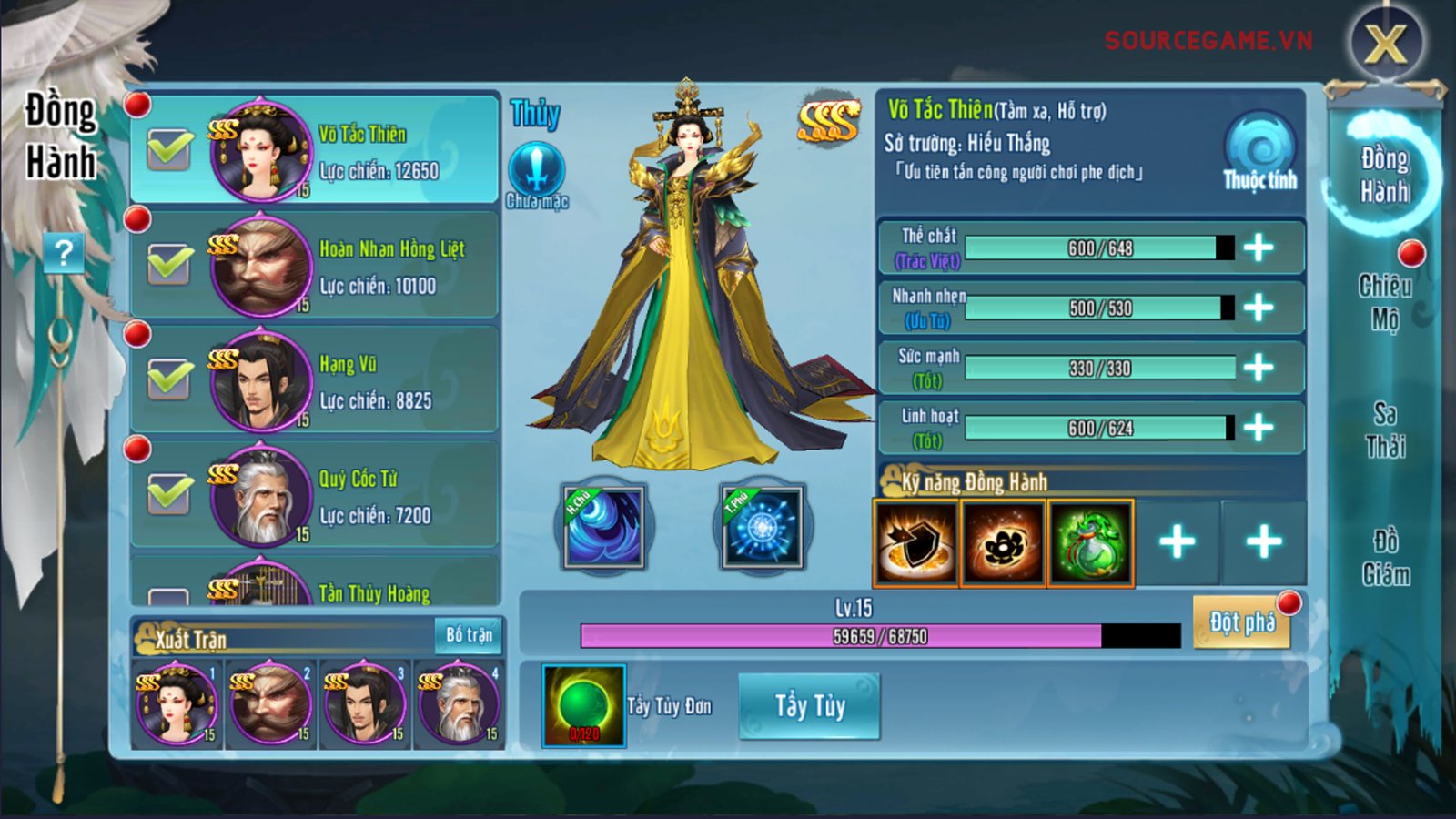Open the question mark help button
The height and width of the screenshot is (819, 1456).
64,252
